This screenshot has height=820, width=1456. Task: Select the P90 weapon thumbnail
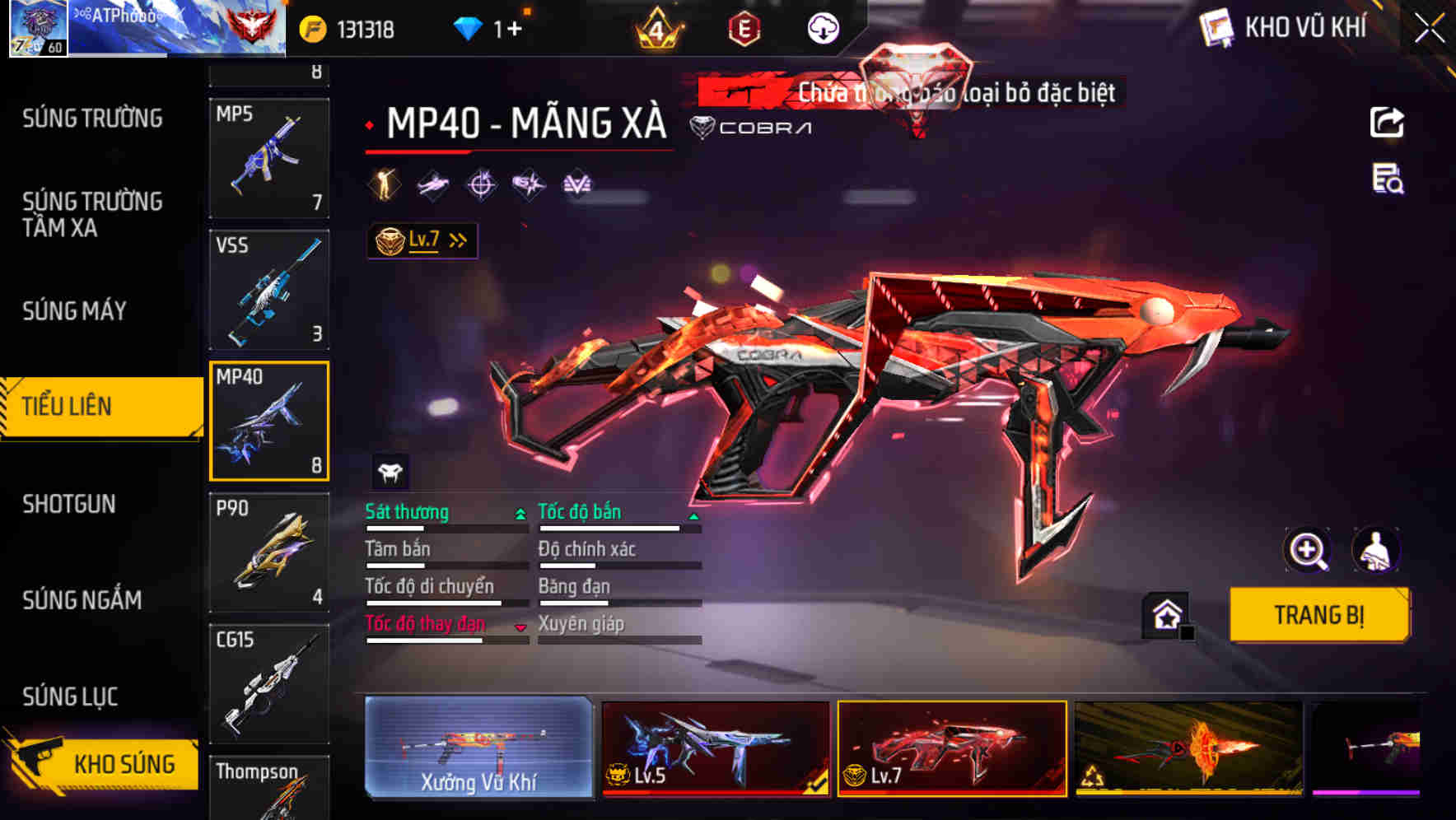click(x=269, y=550)
